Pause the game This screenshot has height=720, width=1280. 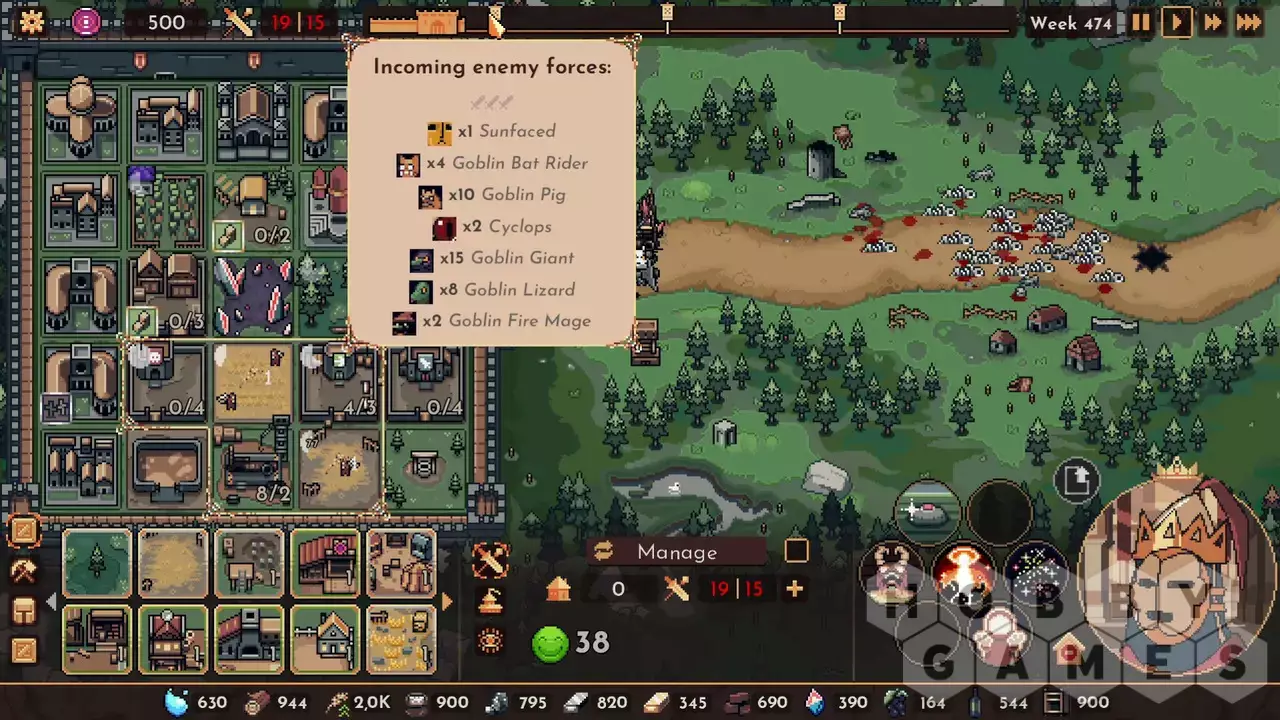click(x=1140, y=22)
